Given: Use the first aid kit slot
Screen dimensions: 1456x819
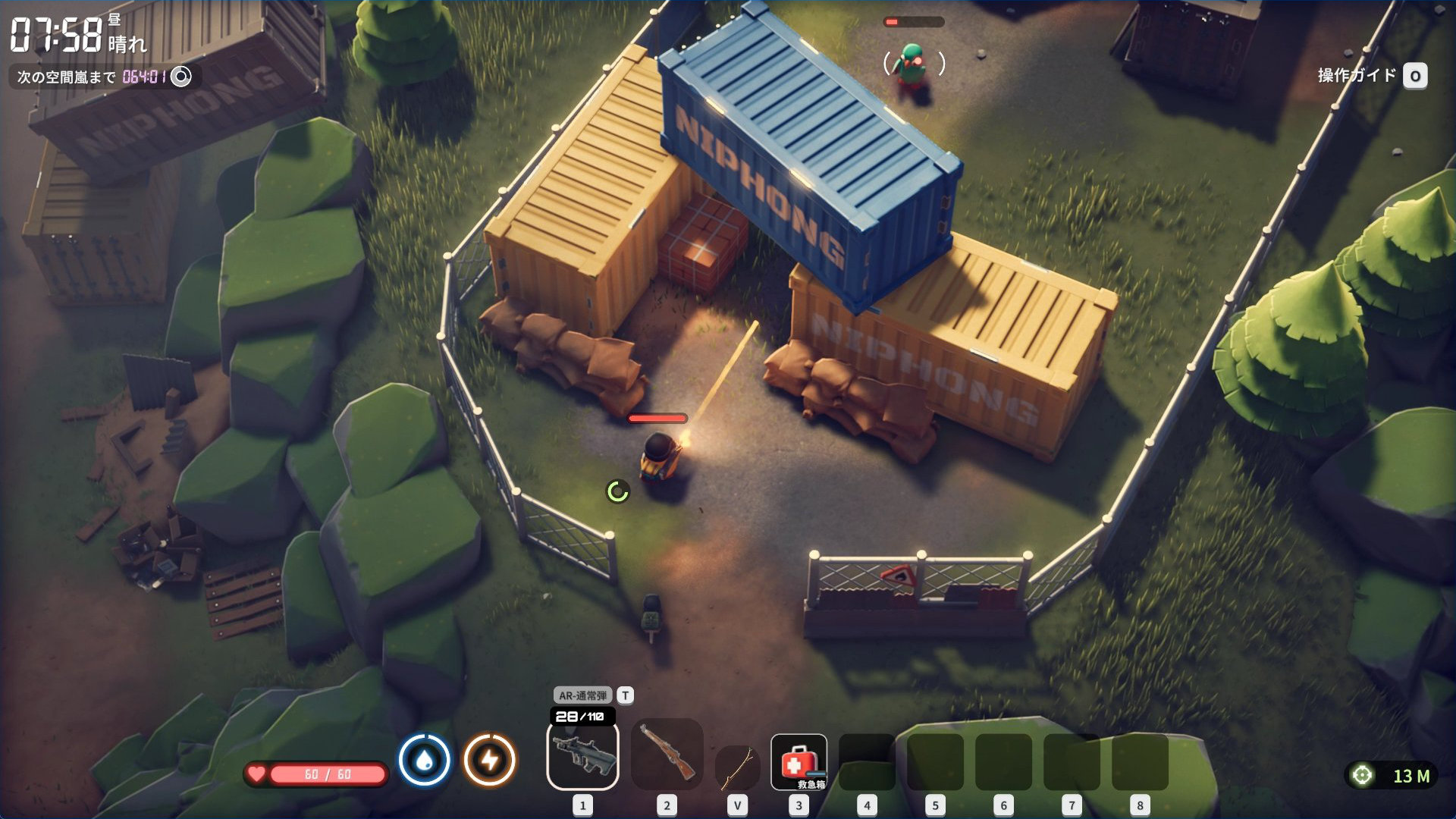Looking at the screenshot, I should [799, 762].
